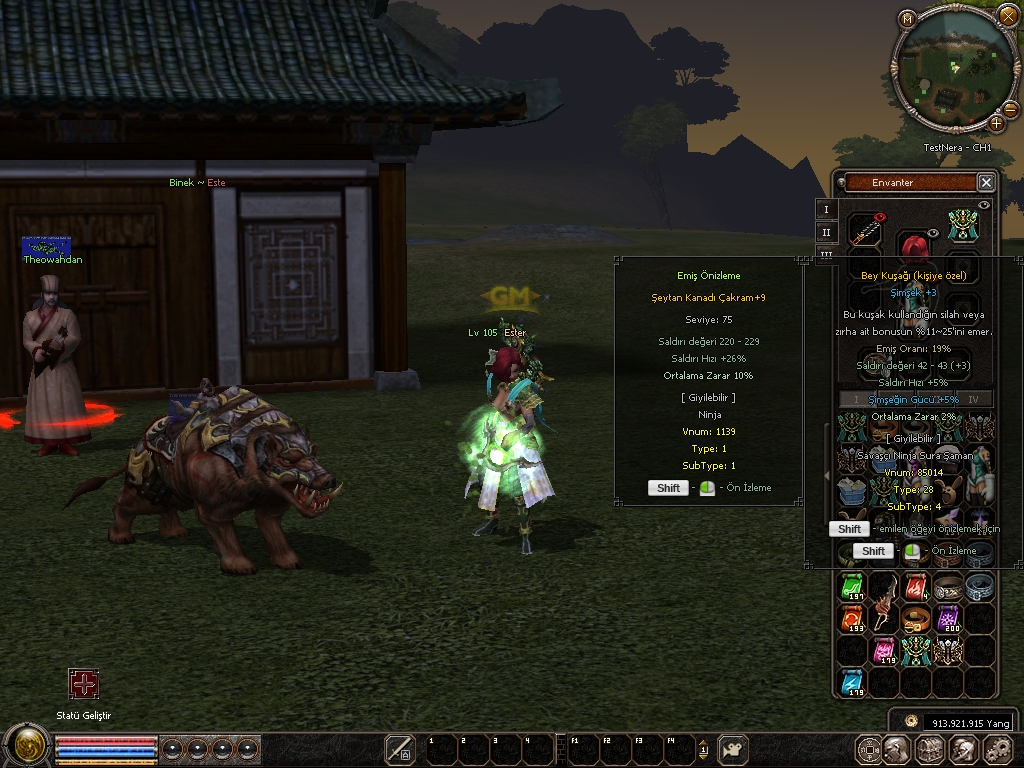Select the equipped teal sash costume slot
The height and width of the screenshot is (768, 1024).
(962, 225)
